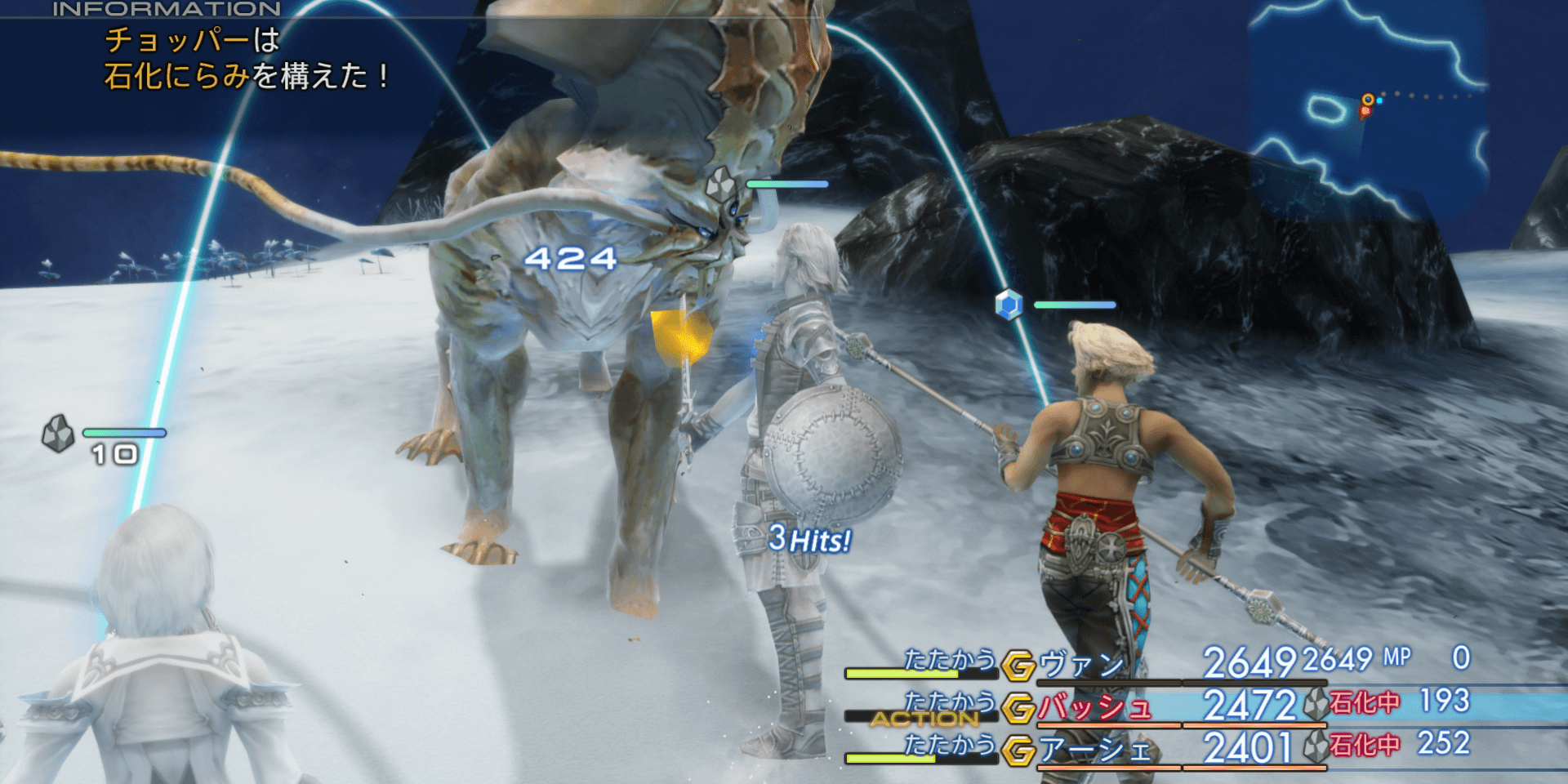Toggle the gambit icon beside バッシュ
The width and height of the screenshot is (1568, 784).
tap(1018, 708)
